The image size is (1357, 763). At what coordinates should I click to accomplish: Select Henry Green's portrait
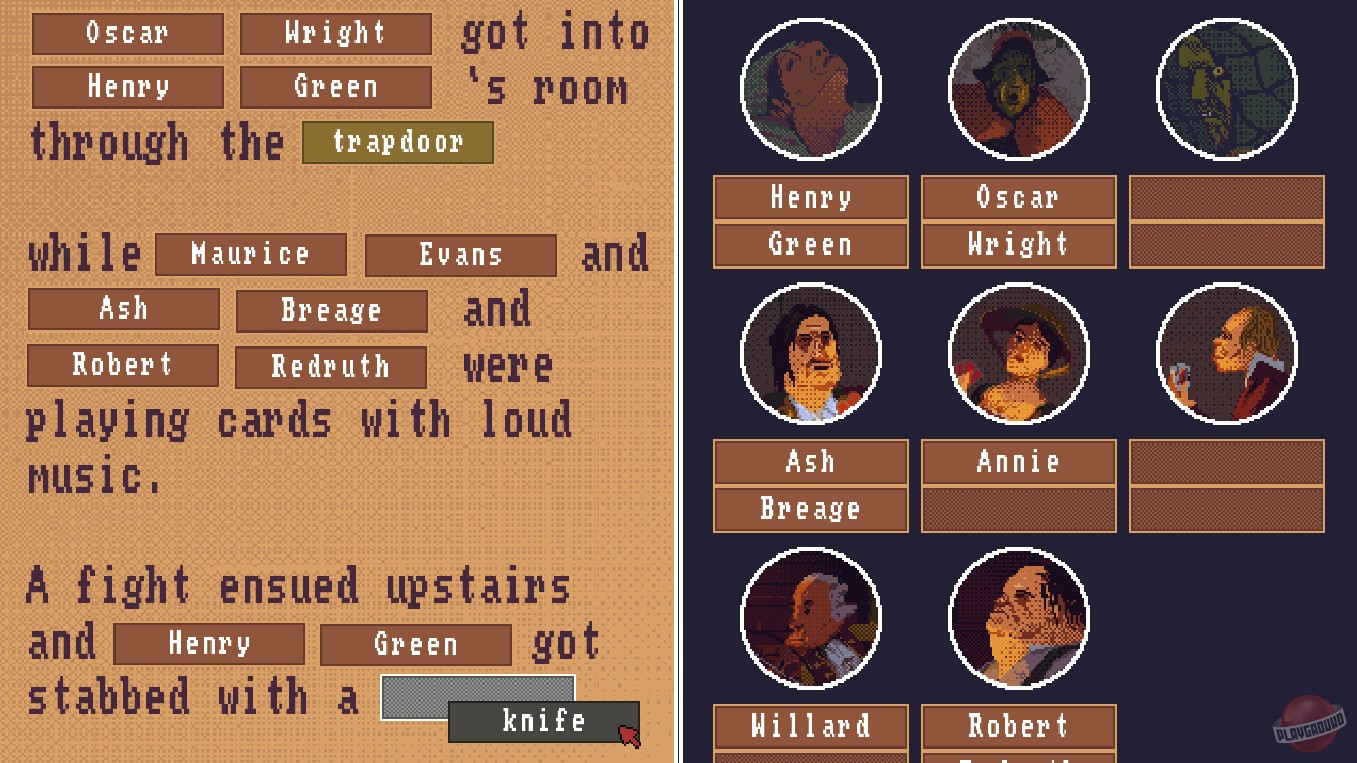pos(810,90)
